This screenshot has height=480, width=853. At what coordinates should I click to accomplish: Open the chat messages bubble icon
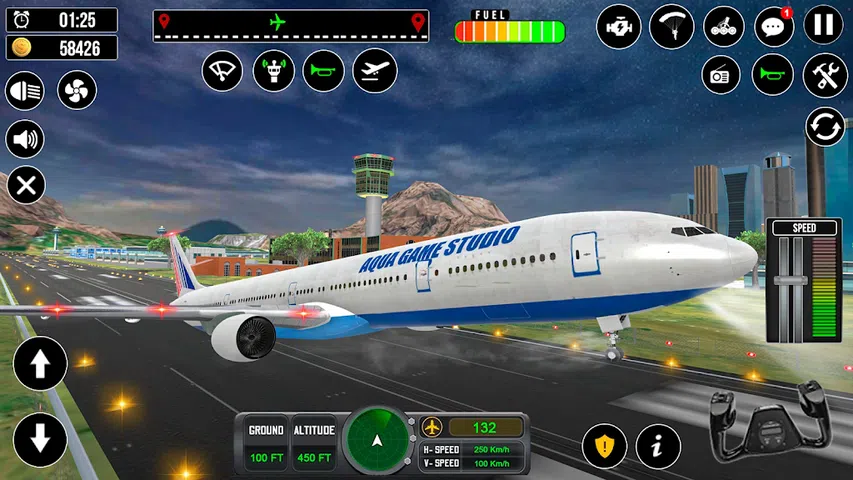coord(773,26)
